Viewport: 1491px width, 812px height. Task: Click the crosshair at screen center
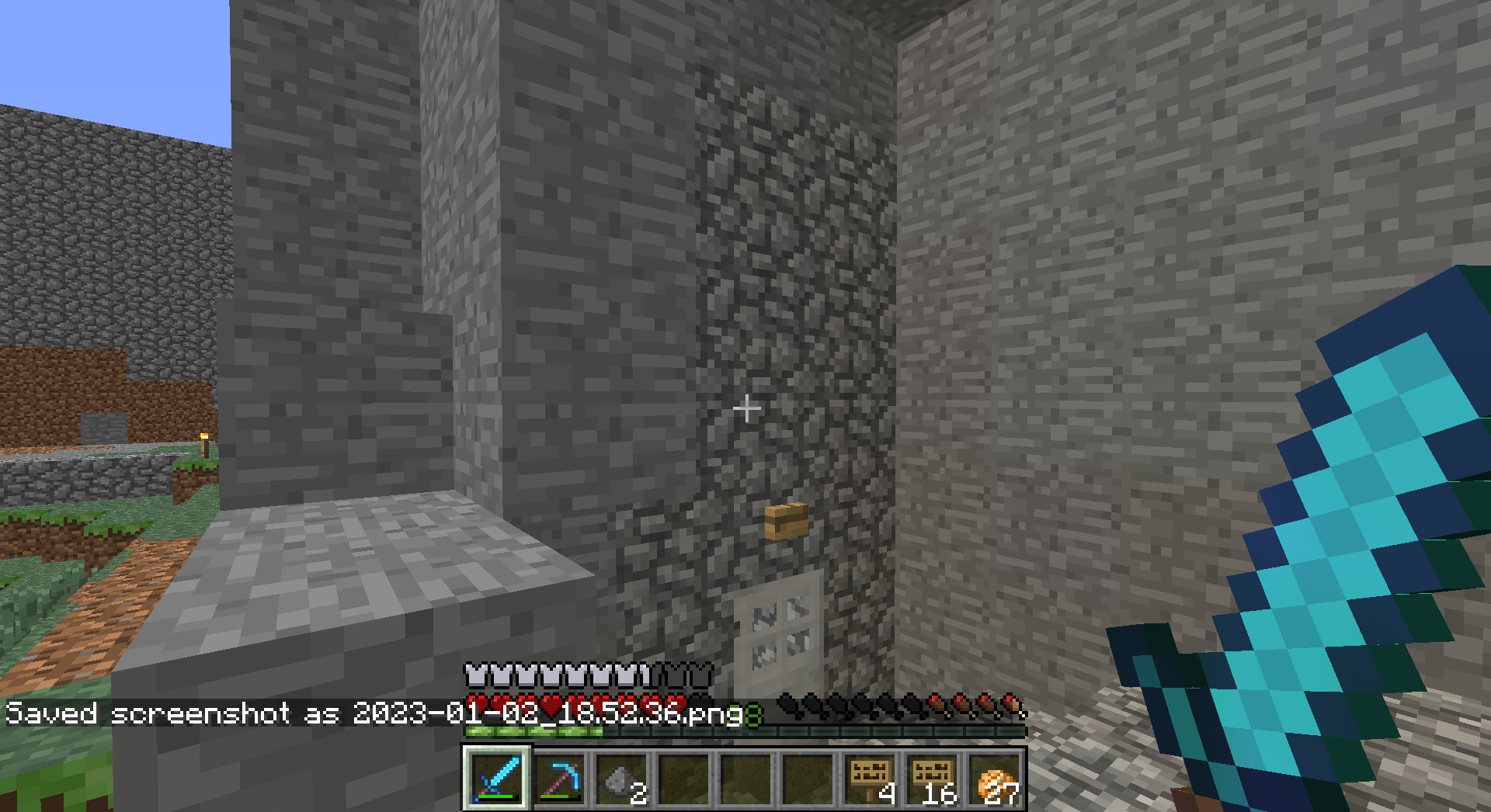(x=747, y=408)
